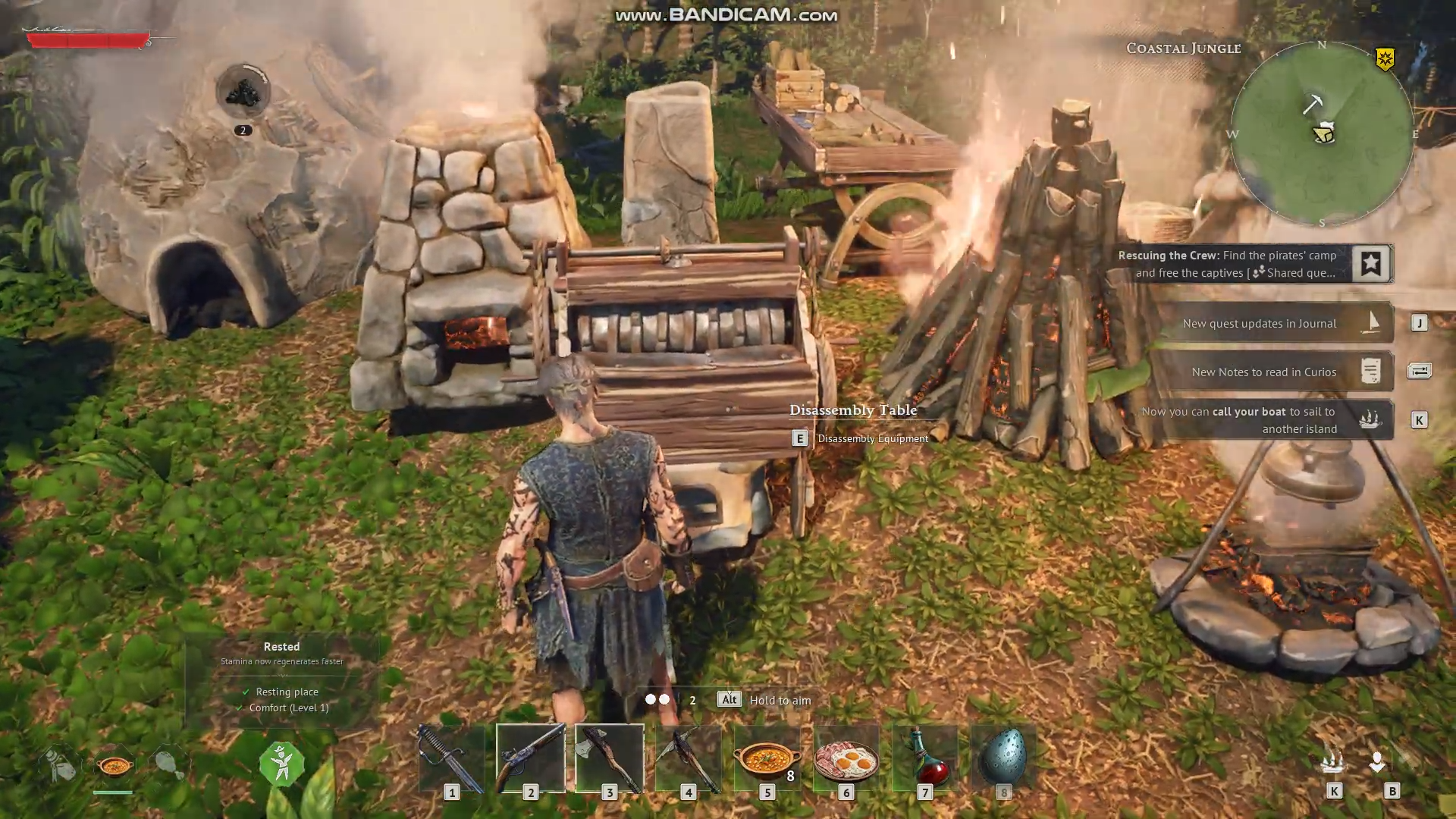The width and height of the screenshot is (1456, 819).
Task: Equip the flintlock pistol in the hotbar
Action: tap(531, 758)
